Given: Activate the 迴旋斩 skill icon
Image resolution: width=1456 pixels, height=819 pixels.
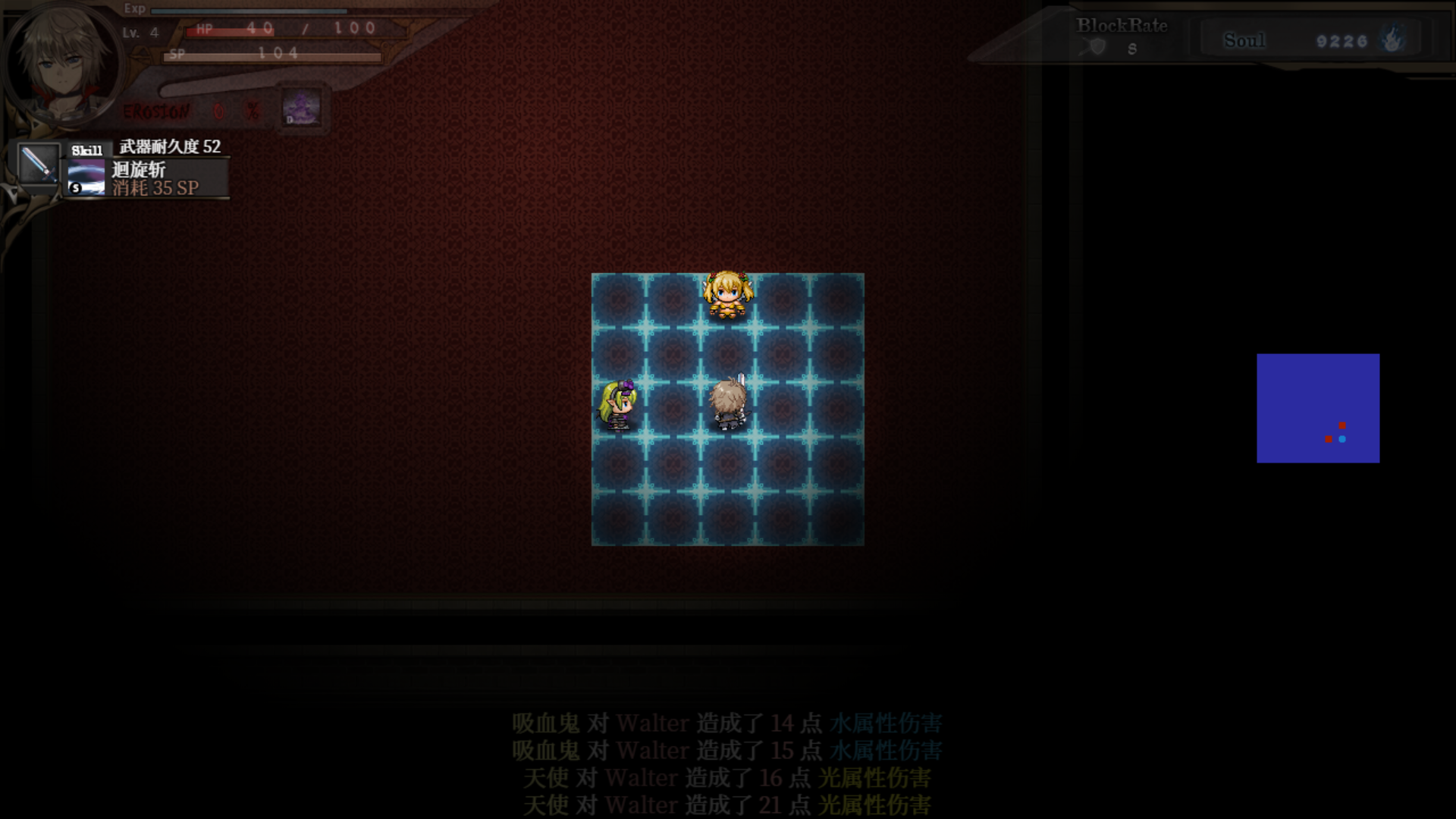Looking at the screenshot, I should coord(86,177).
